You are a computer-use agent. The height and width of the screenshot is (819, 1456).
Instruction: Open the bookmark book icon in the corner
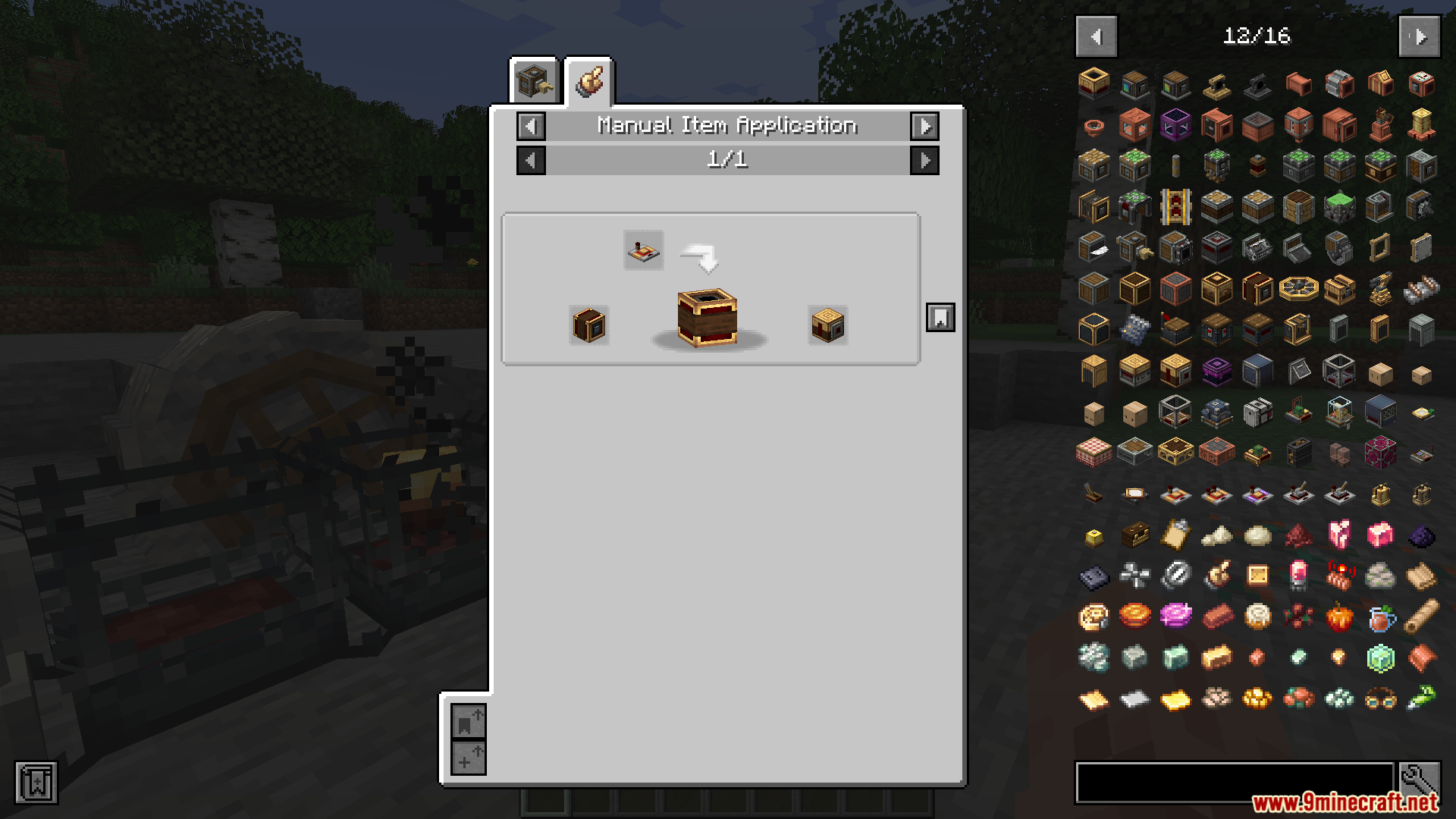[36, 783]
